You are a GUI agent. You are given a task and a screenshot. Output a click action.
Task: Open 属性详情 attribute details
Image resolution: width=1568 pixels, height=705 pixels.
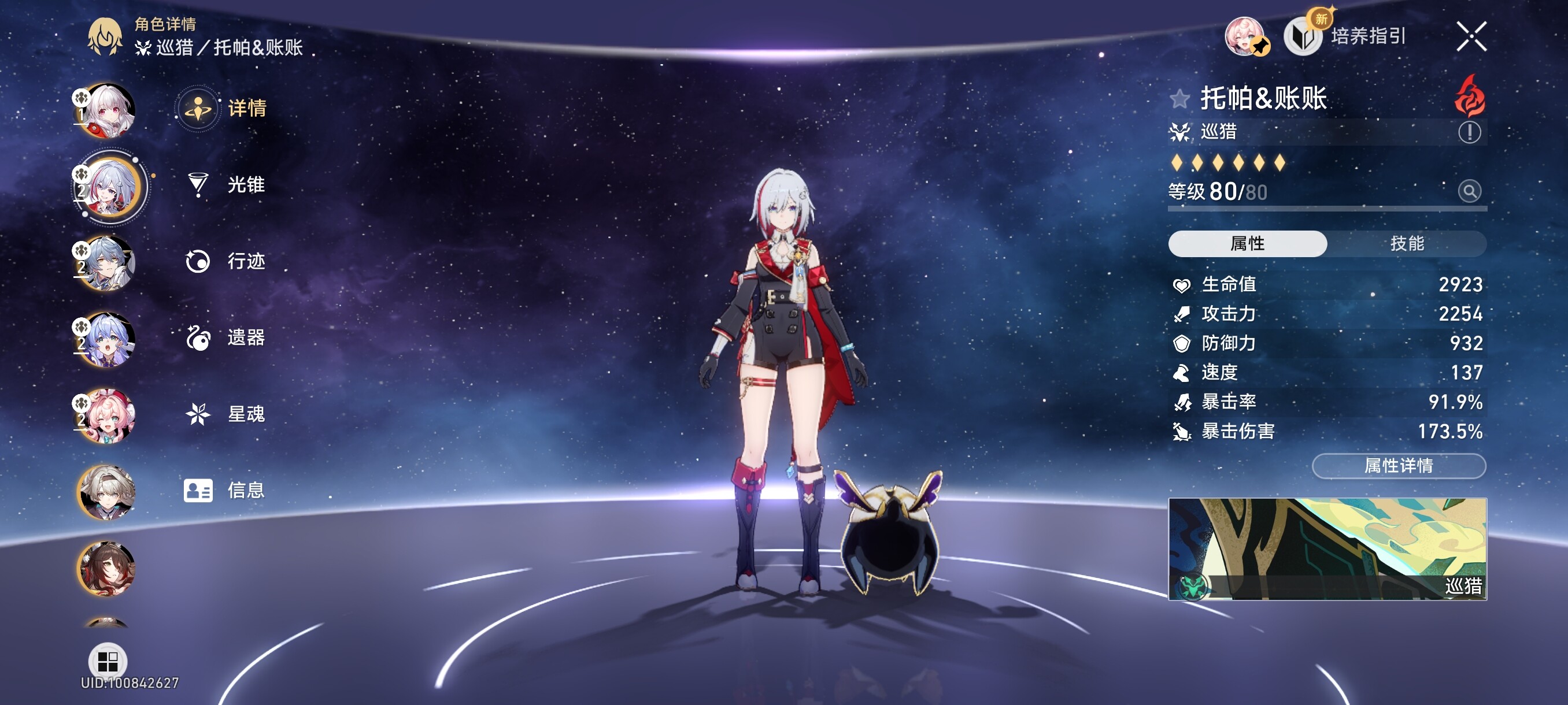pyautogui.click(x=1398, y=466)
